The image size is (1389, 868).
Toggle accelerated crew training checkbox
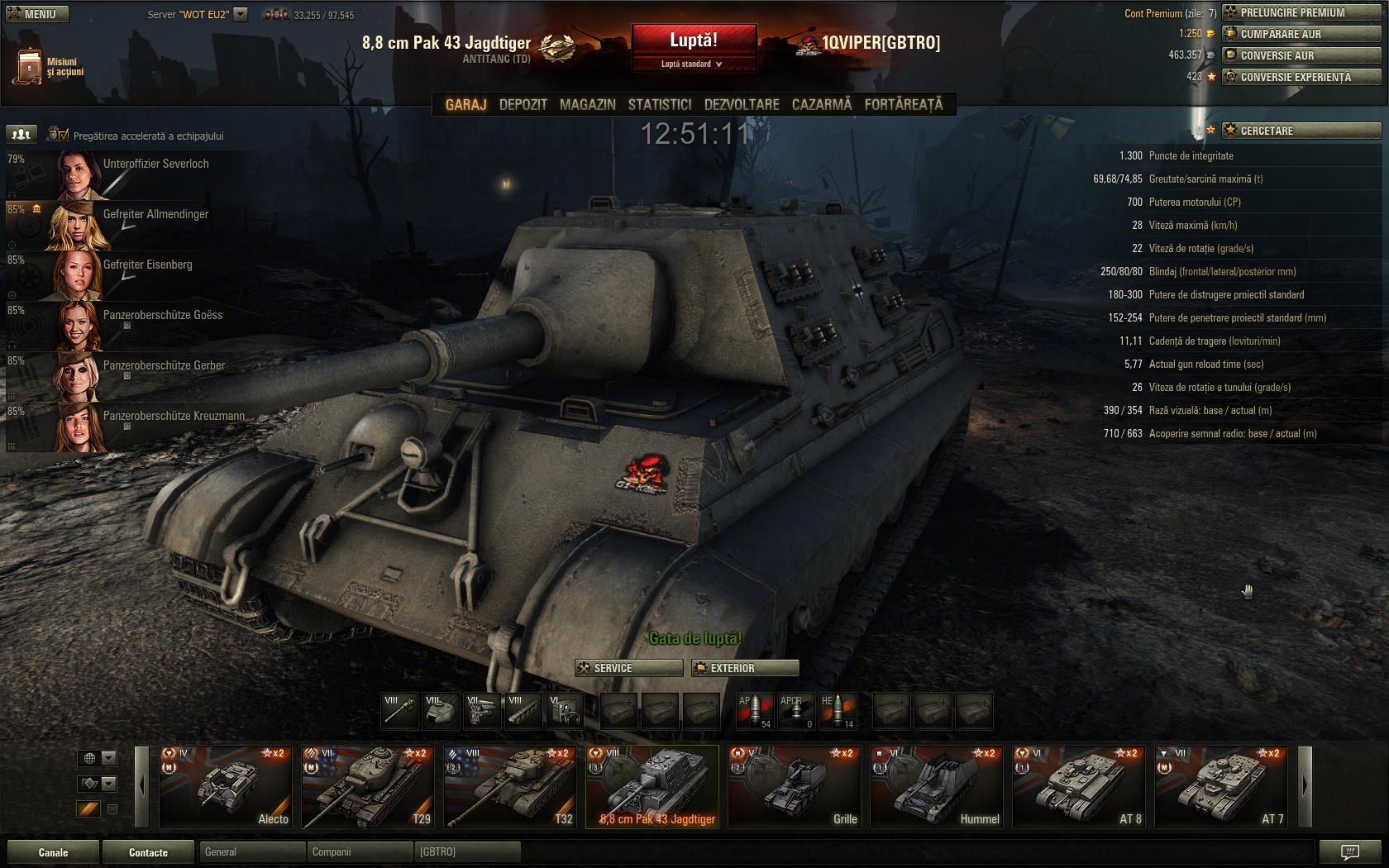64,136
